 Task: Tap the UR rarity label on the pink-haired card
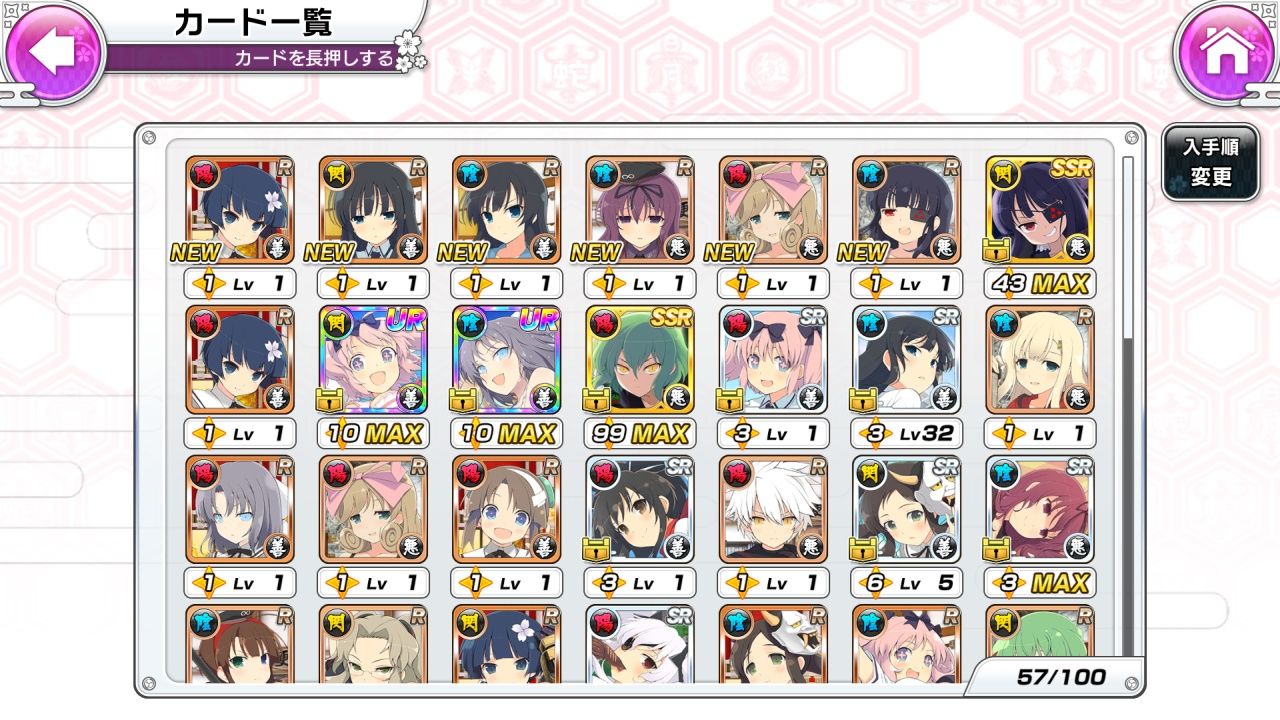(405, 320)
